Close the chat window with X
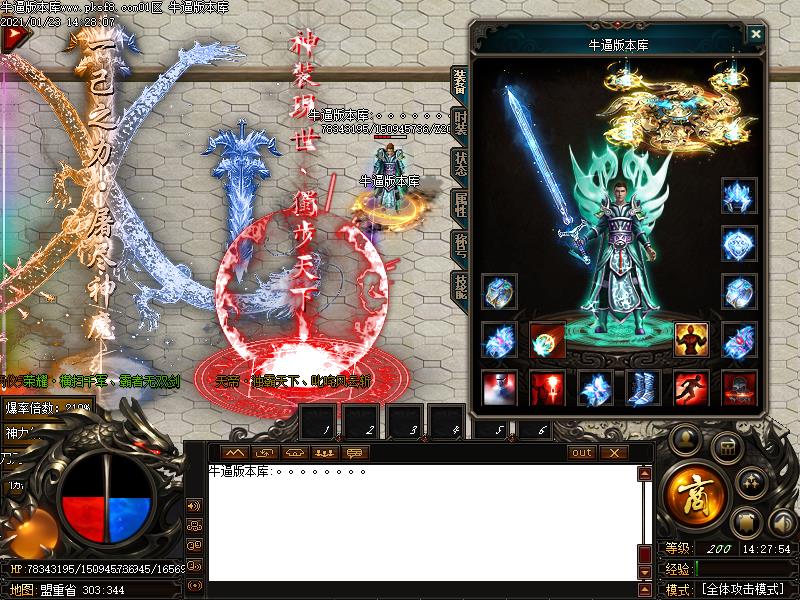Image resolution: width=800 pixels, height=600 pixels. pyautogui.click(x=613, y=453)
